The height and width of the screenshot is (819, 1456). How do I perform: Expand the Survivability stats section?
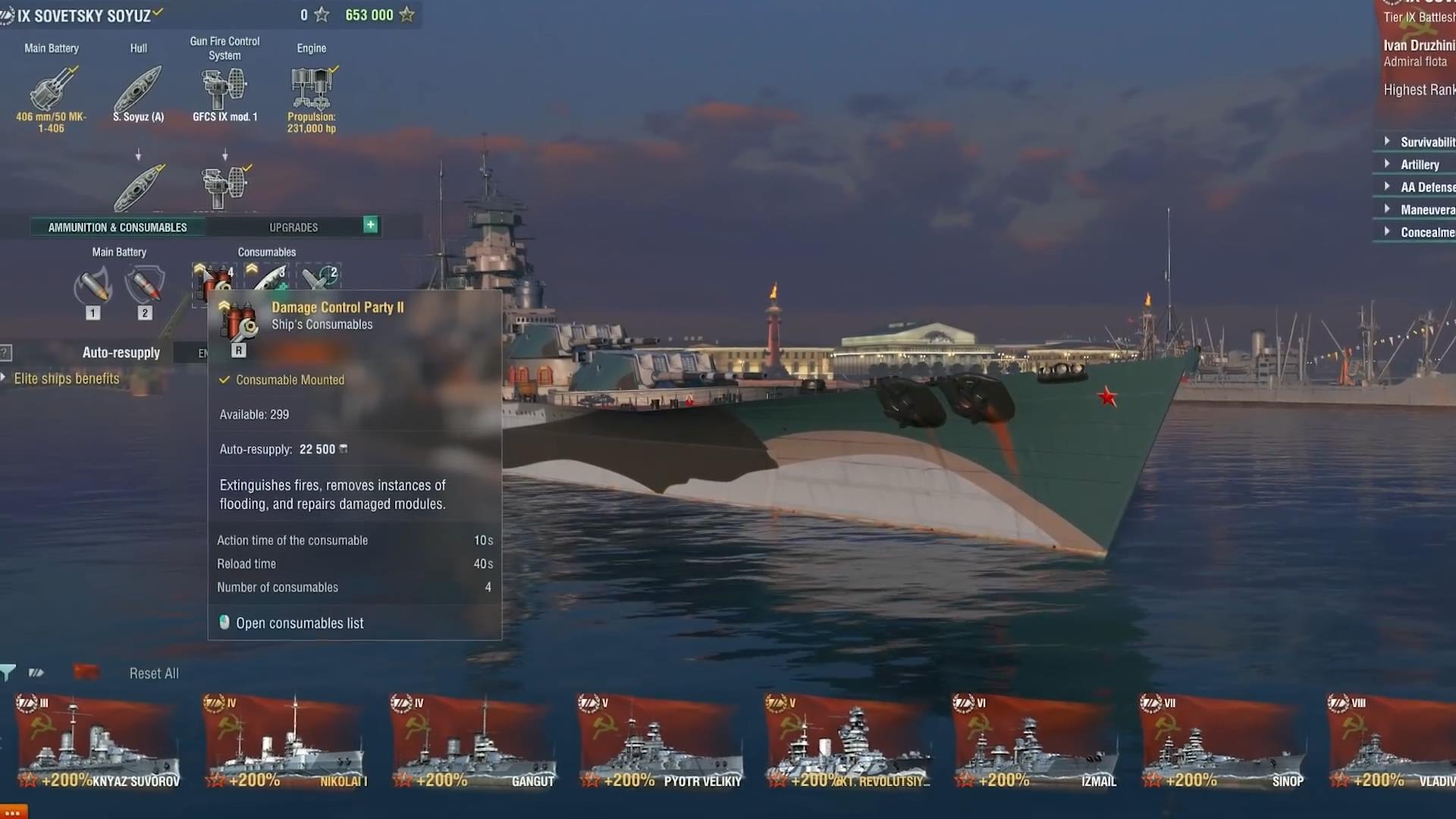click(1426, 142)
